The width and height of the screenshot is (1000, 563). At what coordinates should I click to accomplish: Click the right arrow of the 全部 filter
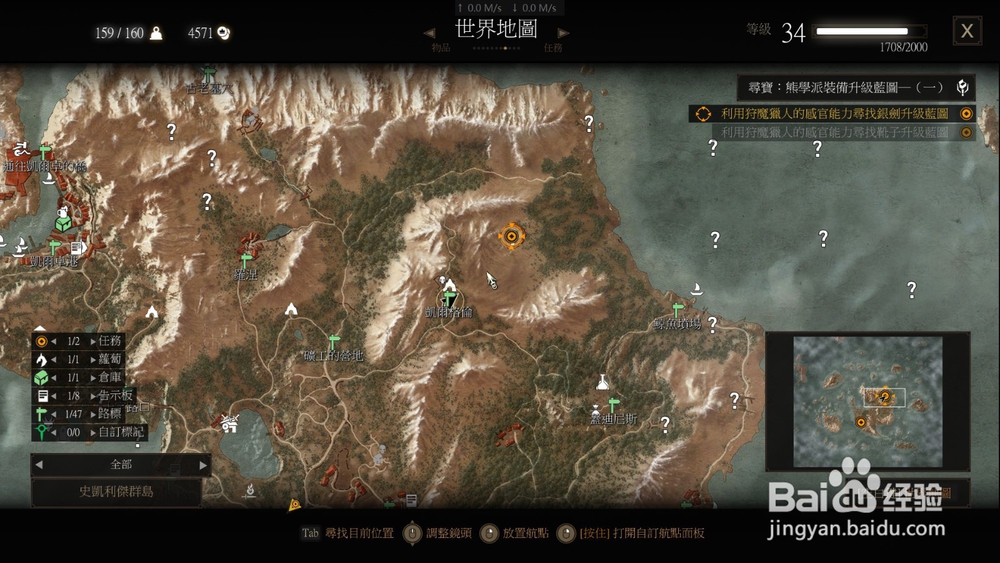[203, 465]
